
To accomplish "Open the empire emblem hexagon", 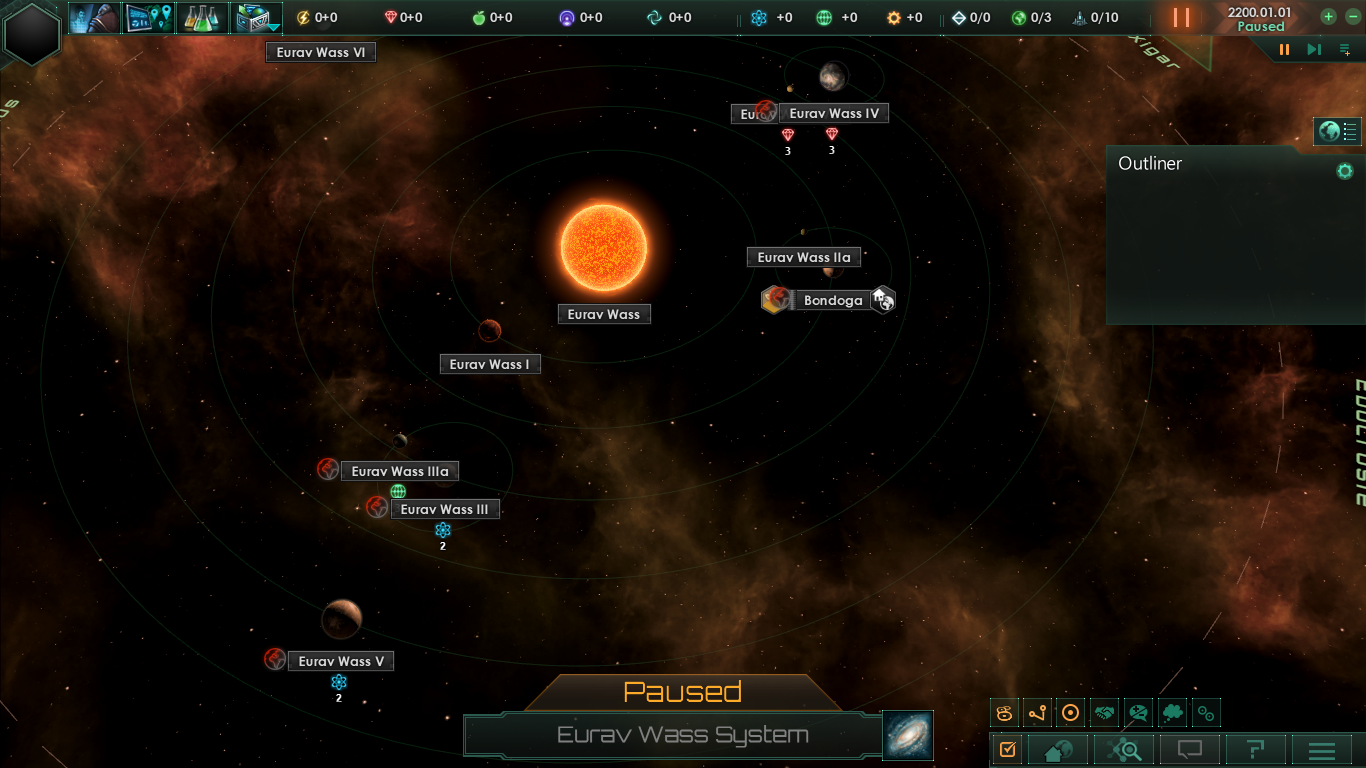I will click(x=33, y=33).
